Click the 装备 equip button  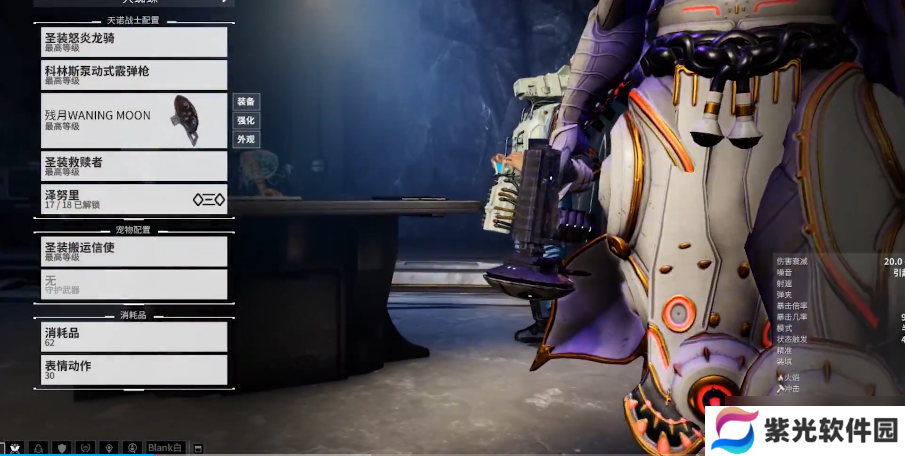246,102
